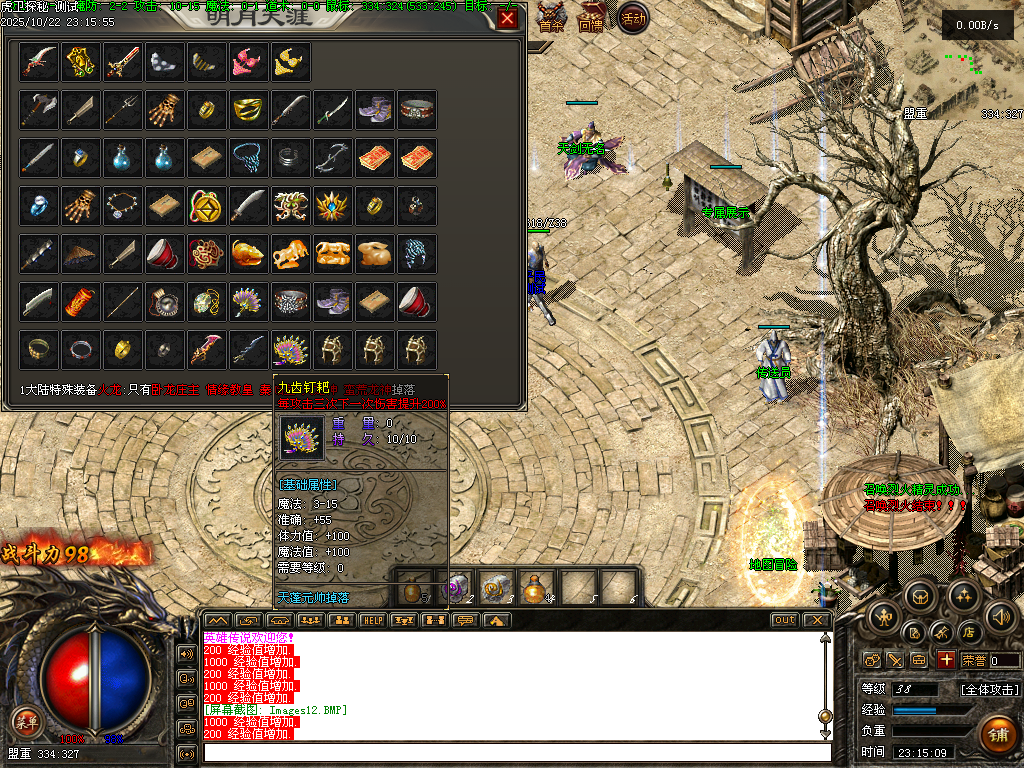Open the HELP button on chat toolbar
1024x768 pixels.
tap(372, 620)
